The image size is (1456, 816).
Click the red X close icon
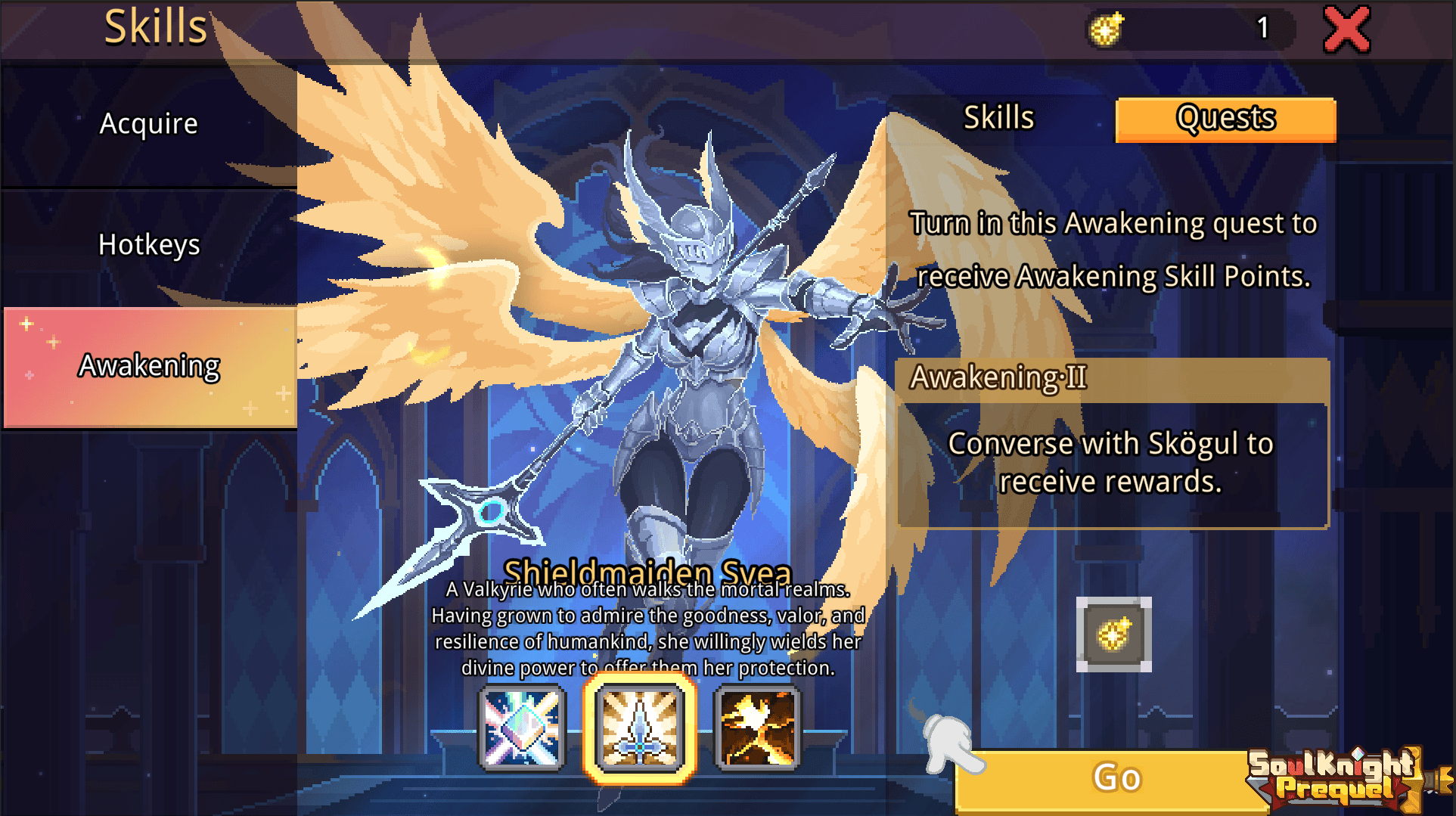coord(1346,29)
